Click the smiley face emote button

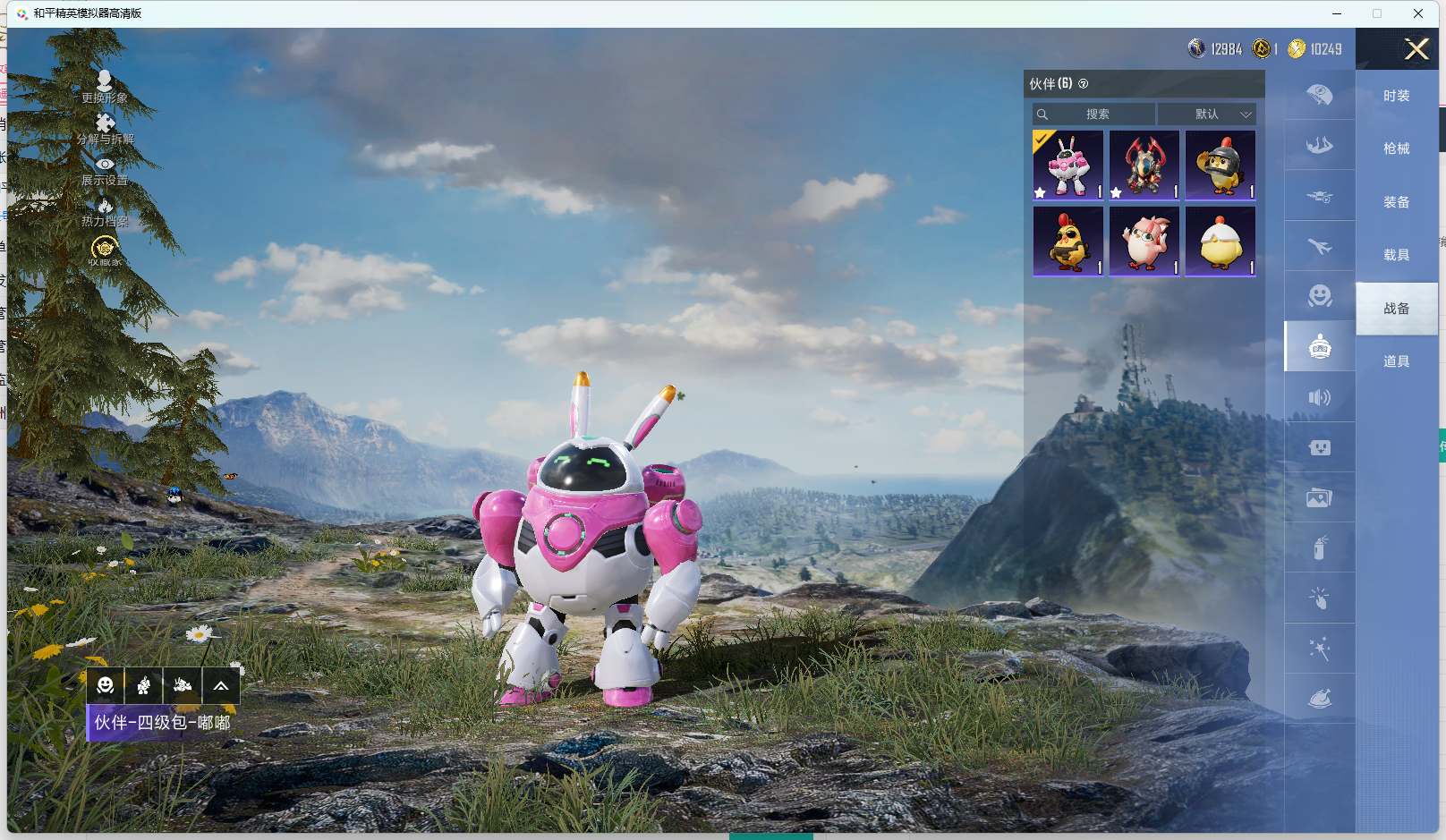[106, 685]
